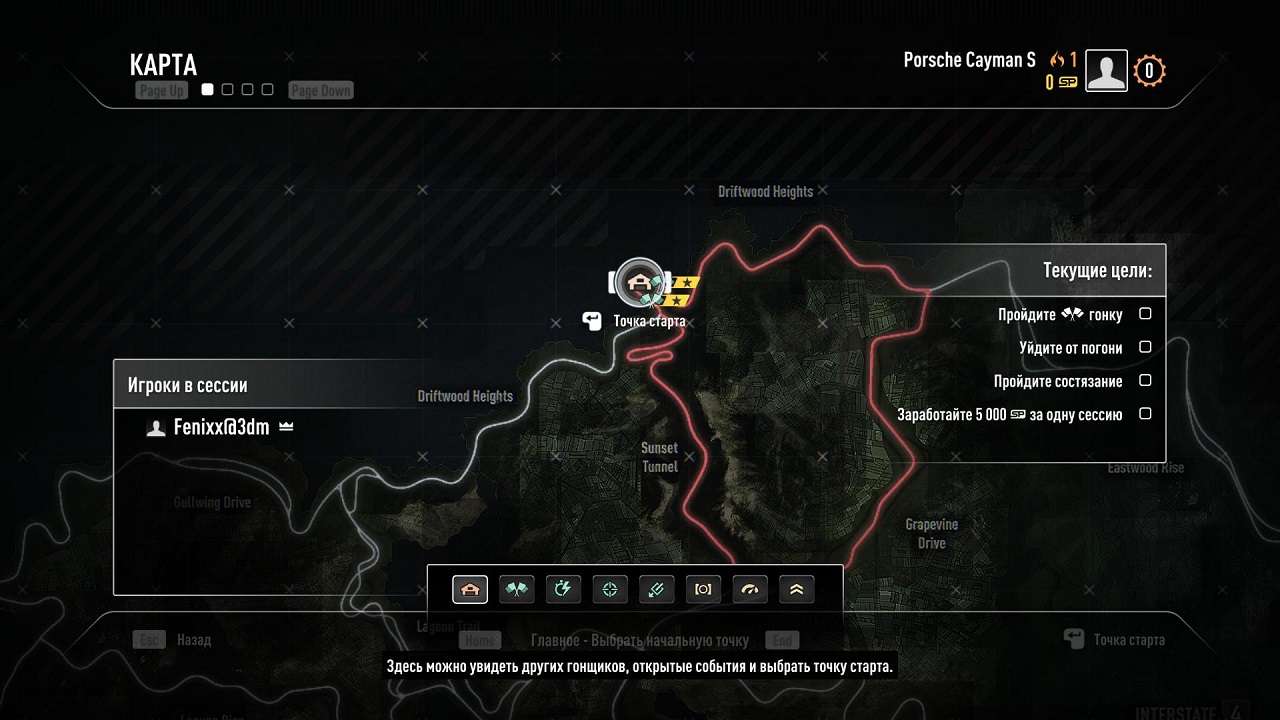Image resolution: width=1280 pixels, height=720 pixels.
Task: Toggle the crossed race flags filter
Action: tap(517, 590)
